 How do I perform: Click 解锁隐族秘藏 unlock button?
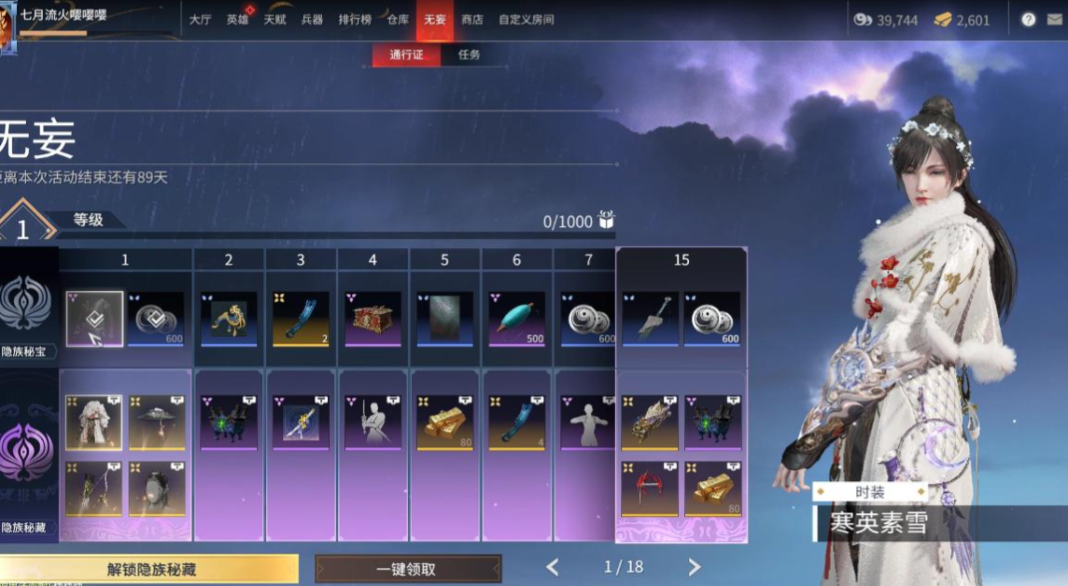151,569
